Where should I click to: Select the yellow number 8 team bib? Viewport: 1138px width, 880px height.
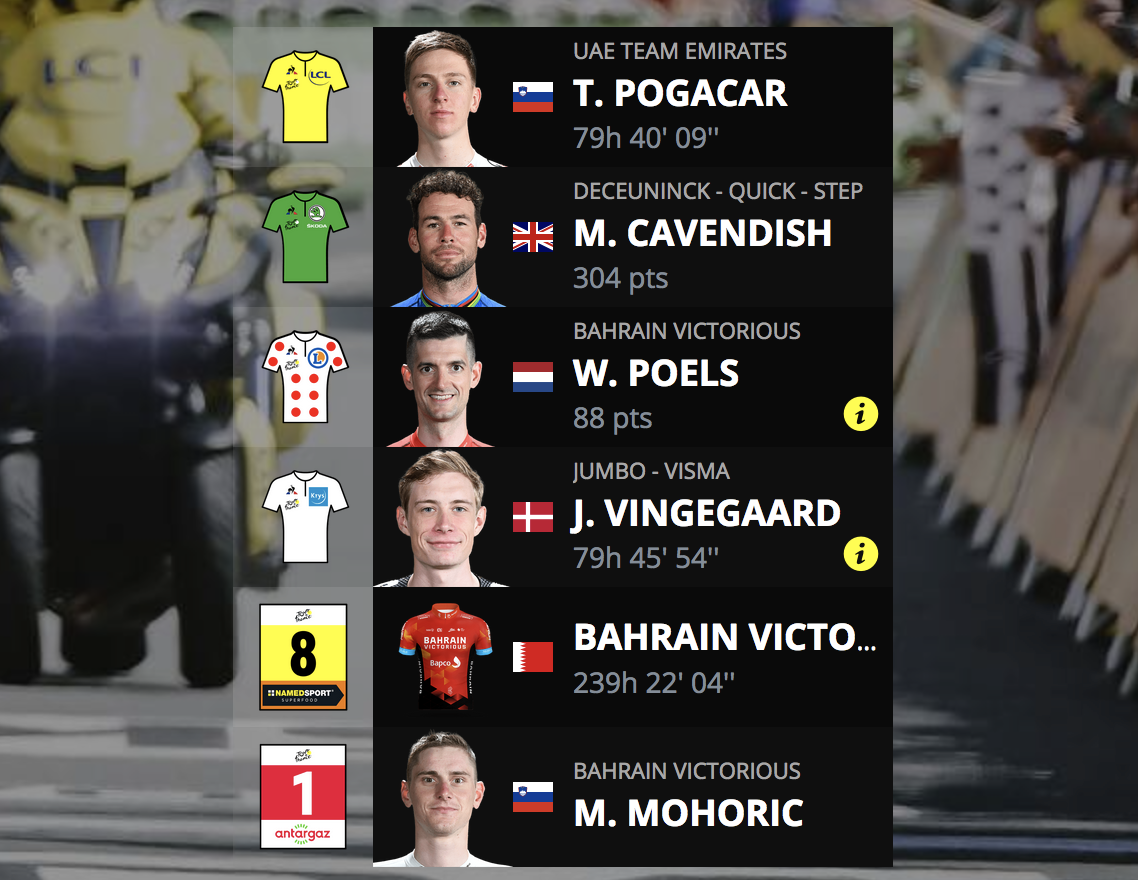point(303,657)
